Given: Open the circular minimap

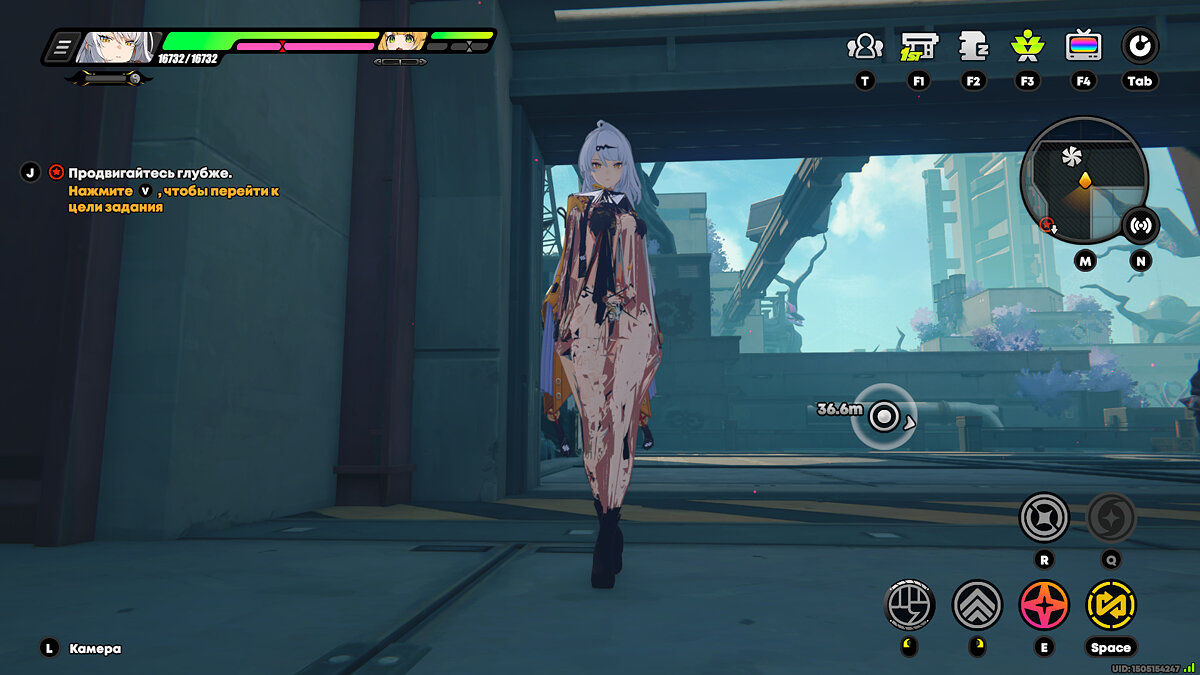Looking at the screenshot, I should pos(1082,180).
